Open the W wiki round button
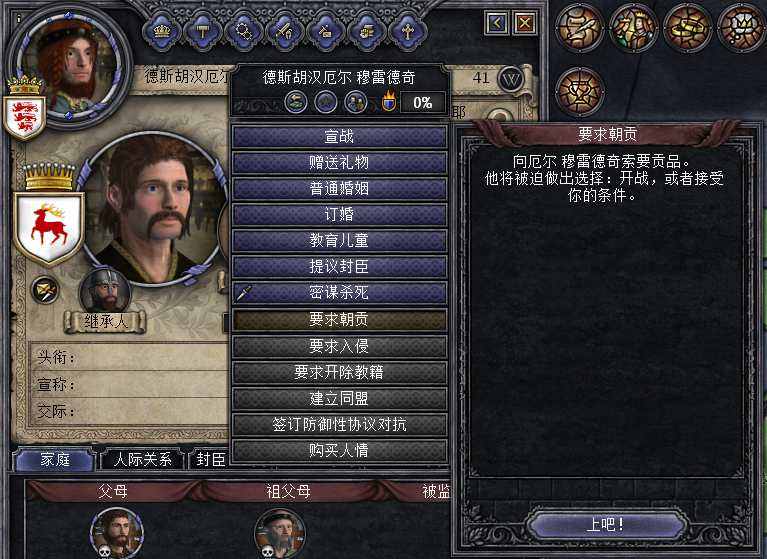 coord(511,78)
